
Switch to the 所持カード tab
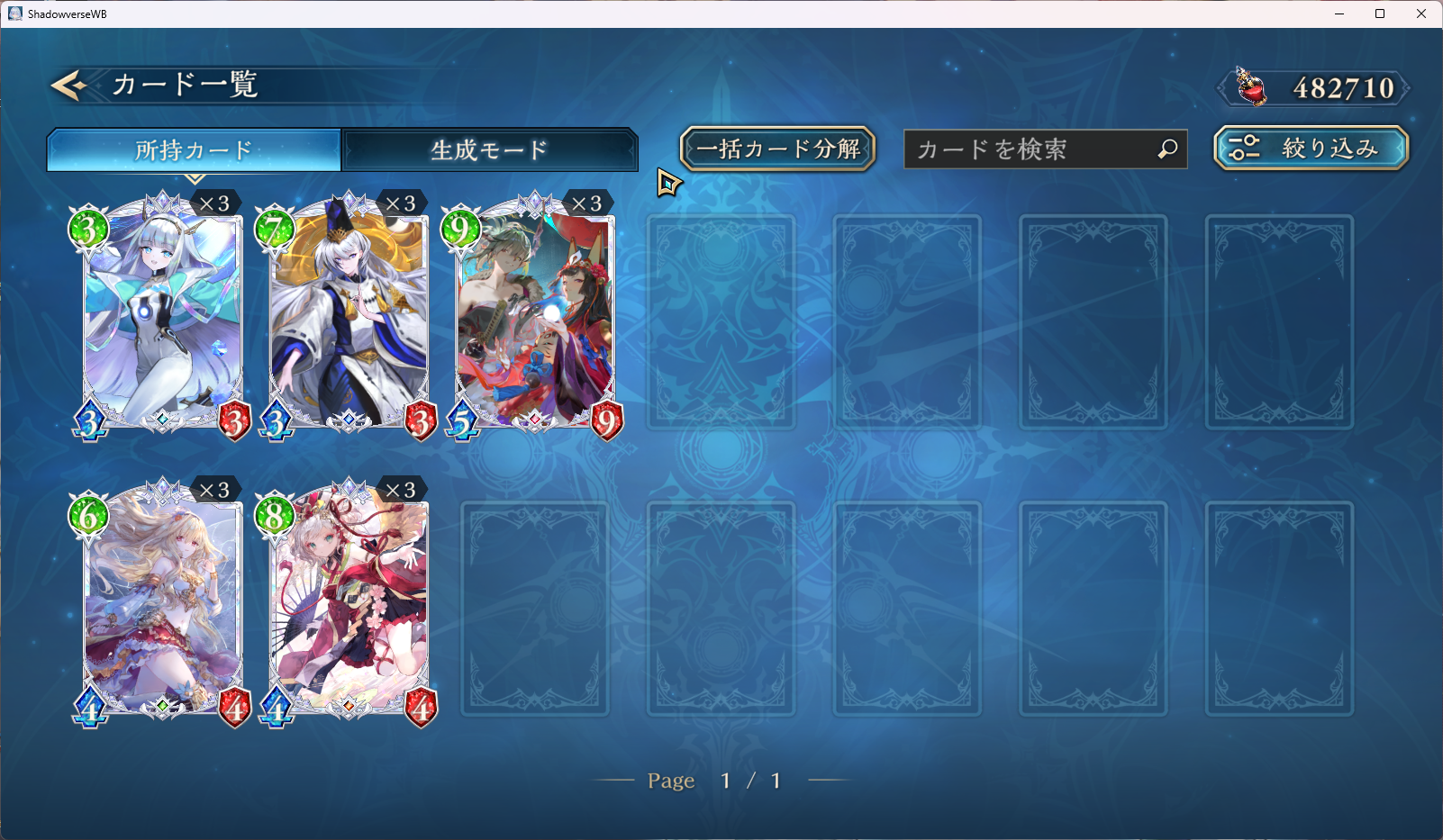194,149
